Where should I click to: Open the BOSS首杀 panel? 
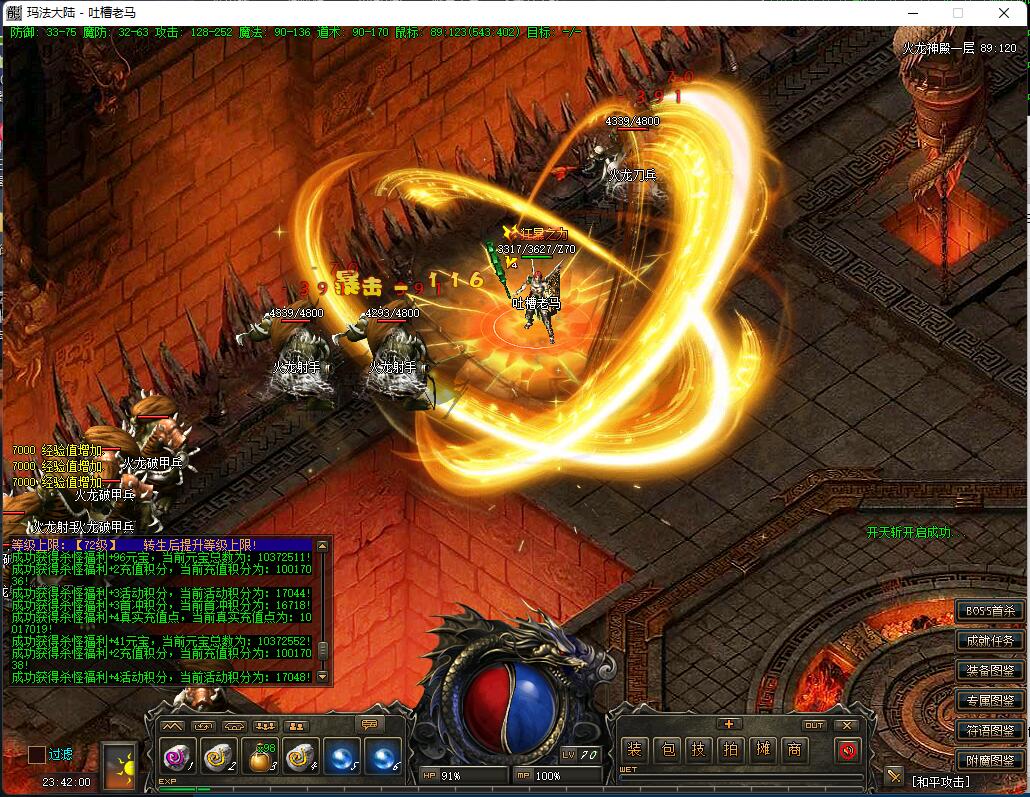pyautogui.click(x=990, y=610)
